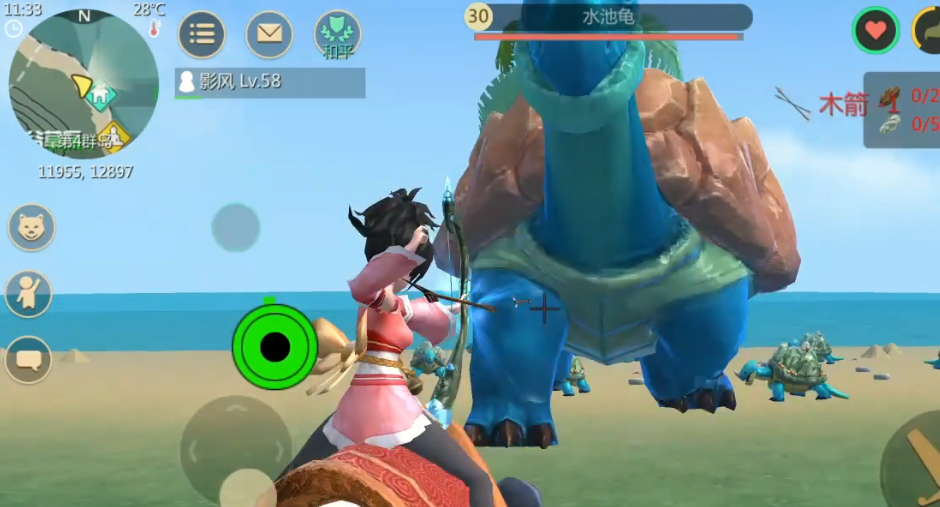Open the chat speech bubble
940x507 pixels.
coord(29,358)
